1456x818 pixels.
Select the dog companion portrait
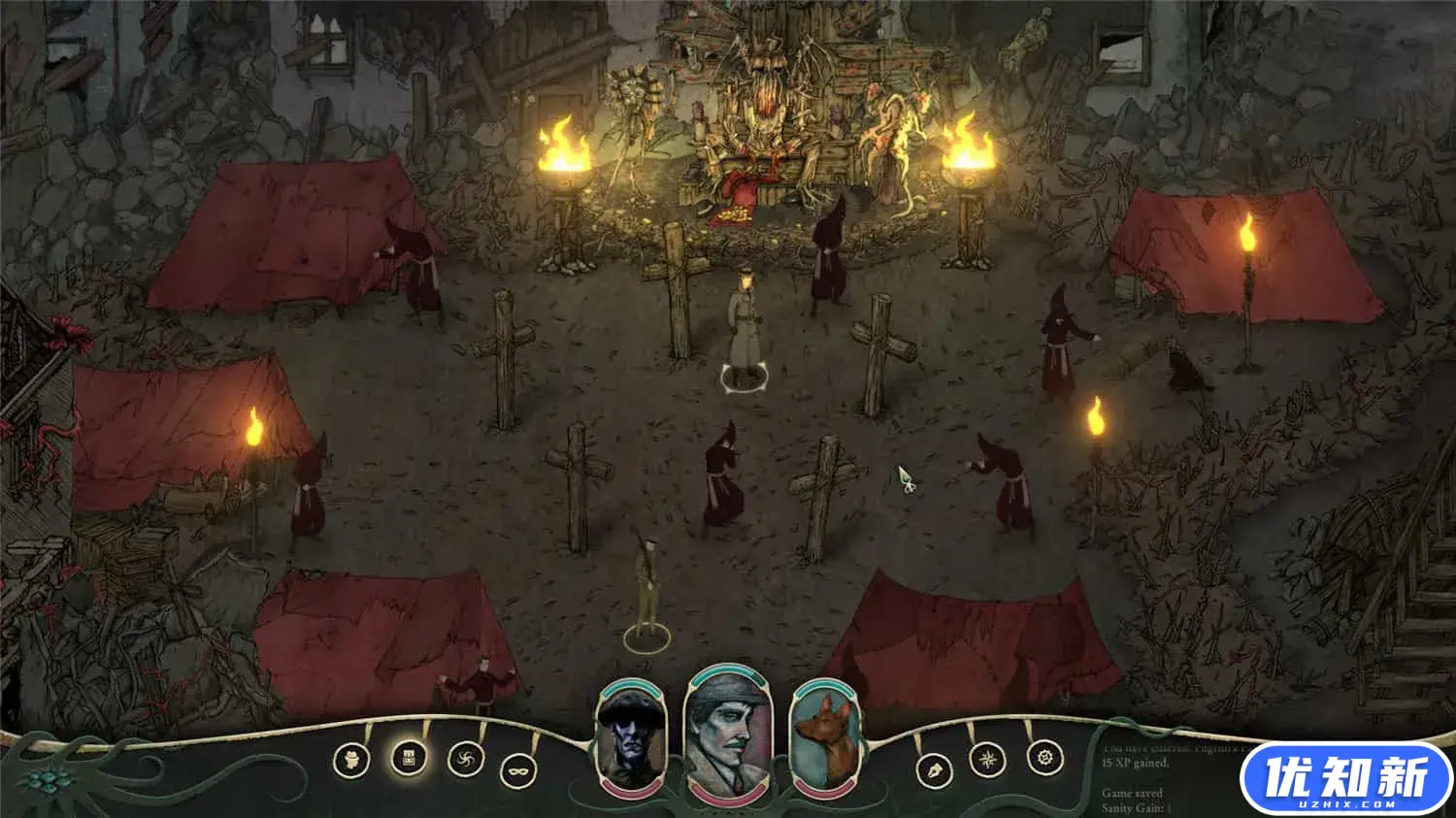(x=826, y=739)
